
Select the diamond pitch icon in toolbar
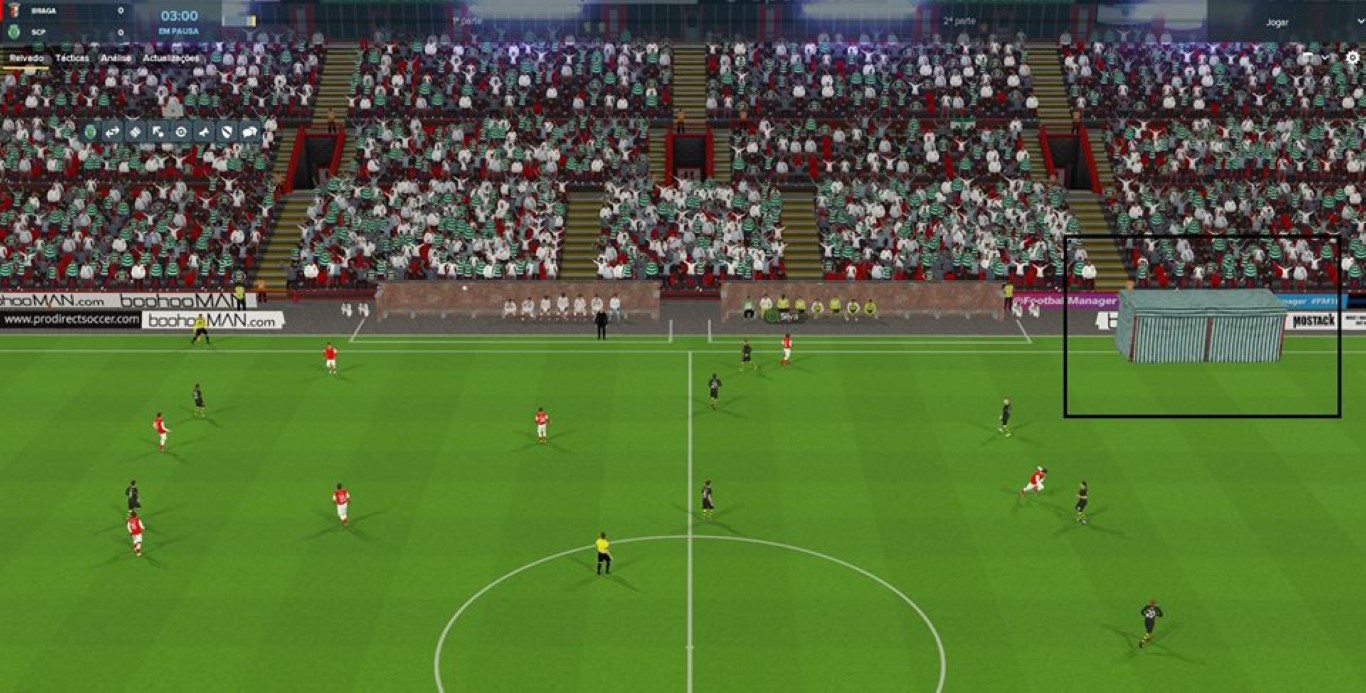click(135, 132)
